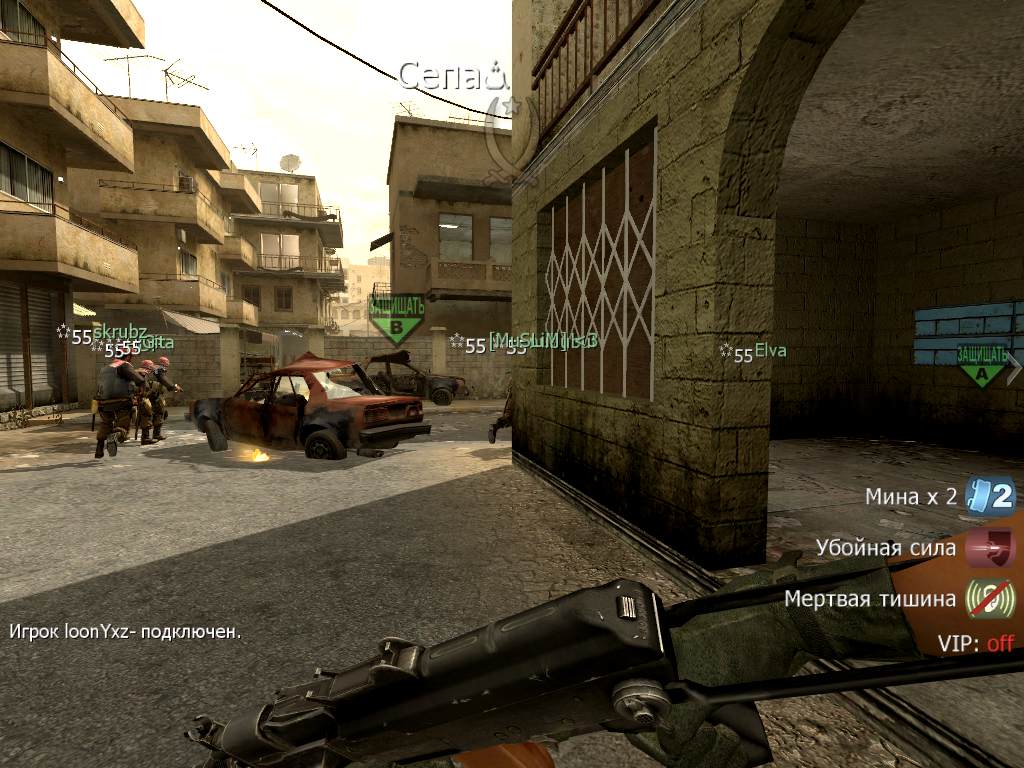Click the Мертвая тишина perk icon
The image size is (1024, 768).
click(990, 599)
